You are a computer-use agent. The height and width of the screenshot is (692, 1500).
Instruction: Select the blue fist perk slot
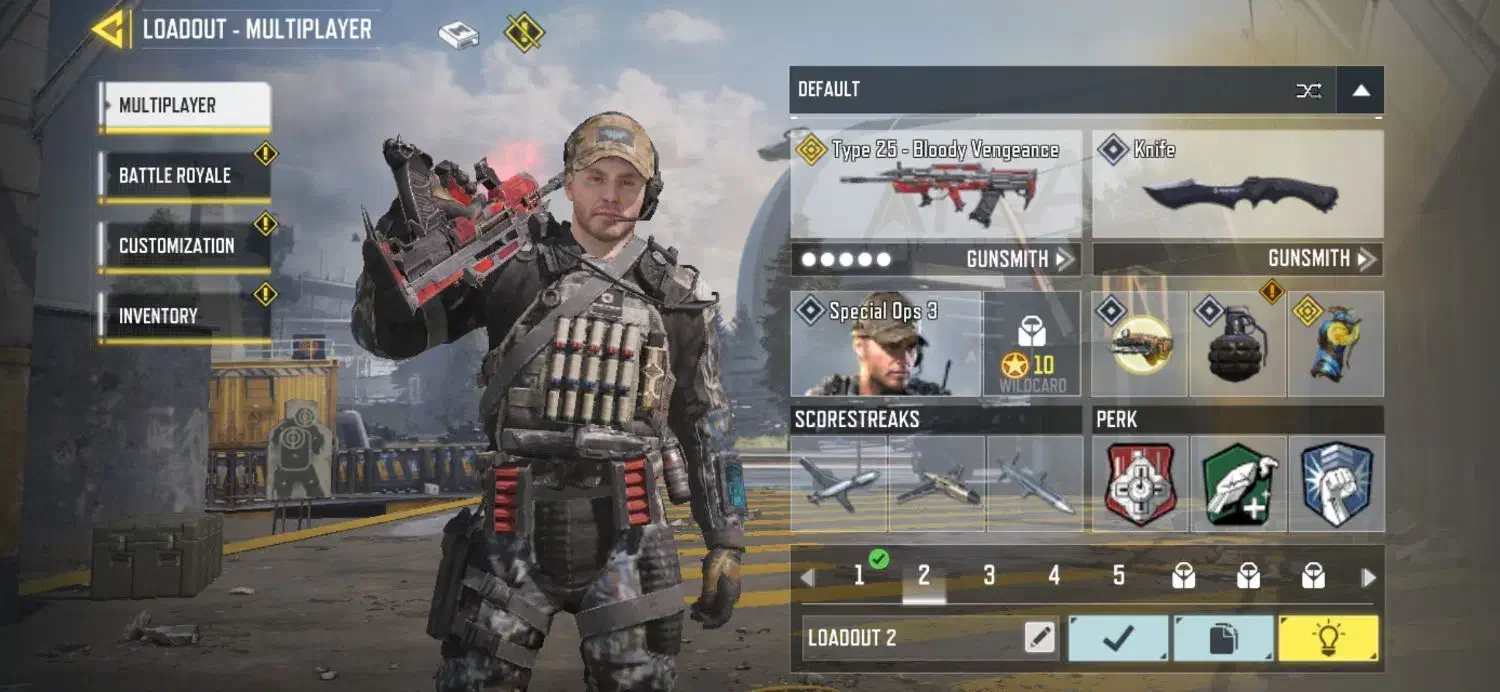(x=1336, y=484)
